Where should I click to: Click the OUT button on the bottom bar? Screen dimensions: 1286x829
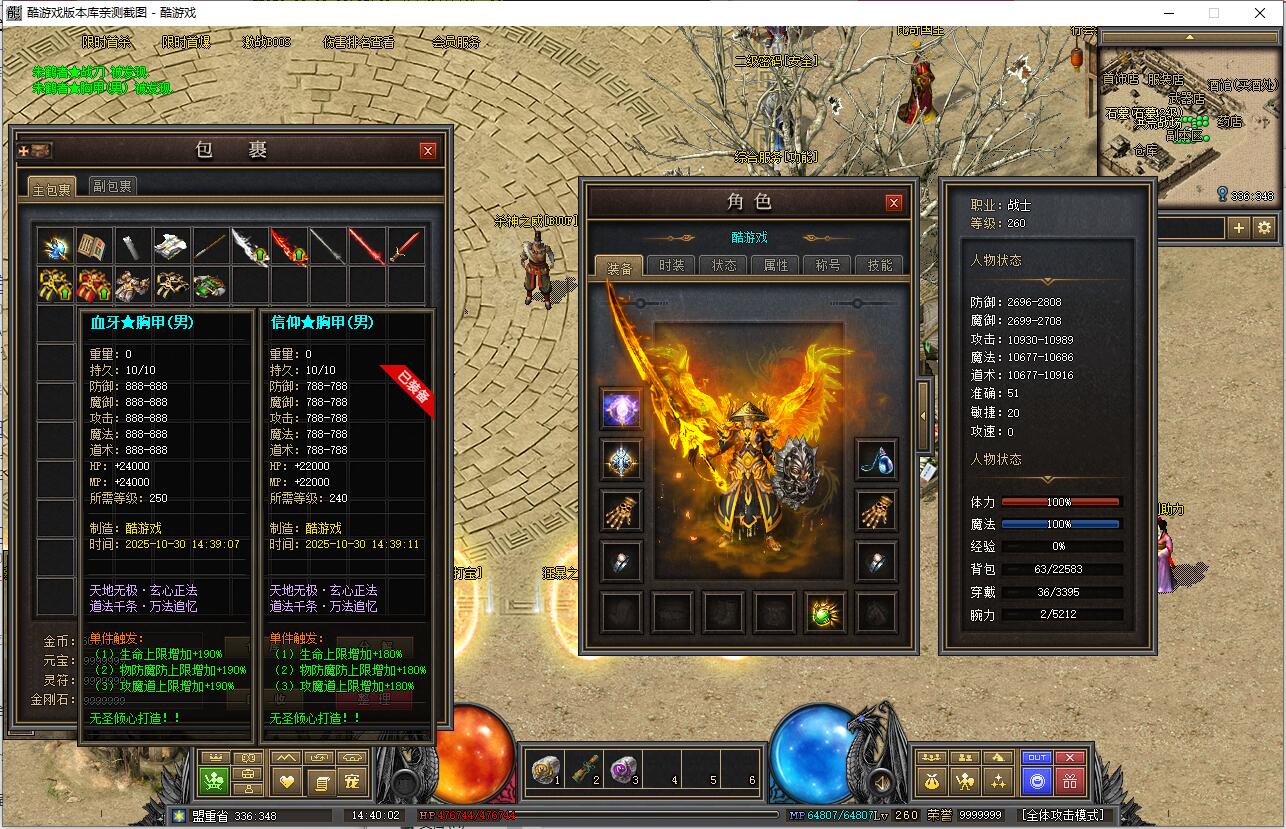[x=1037, y=757]
